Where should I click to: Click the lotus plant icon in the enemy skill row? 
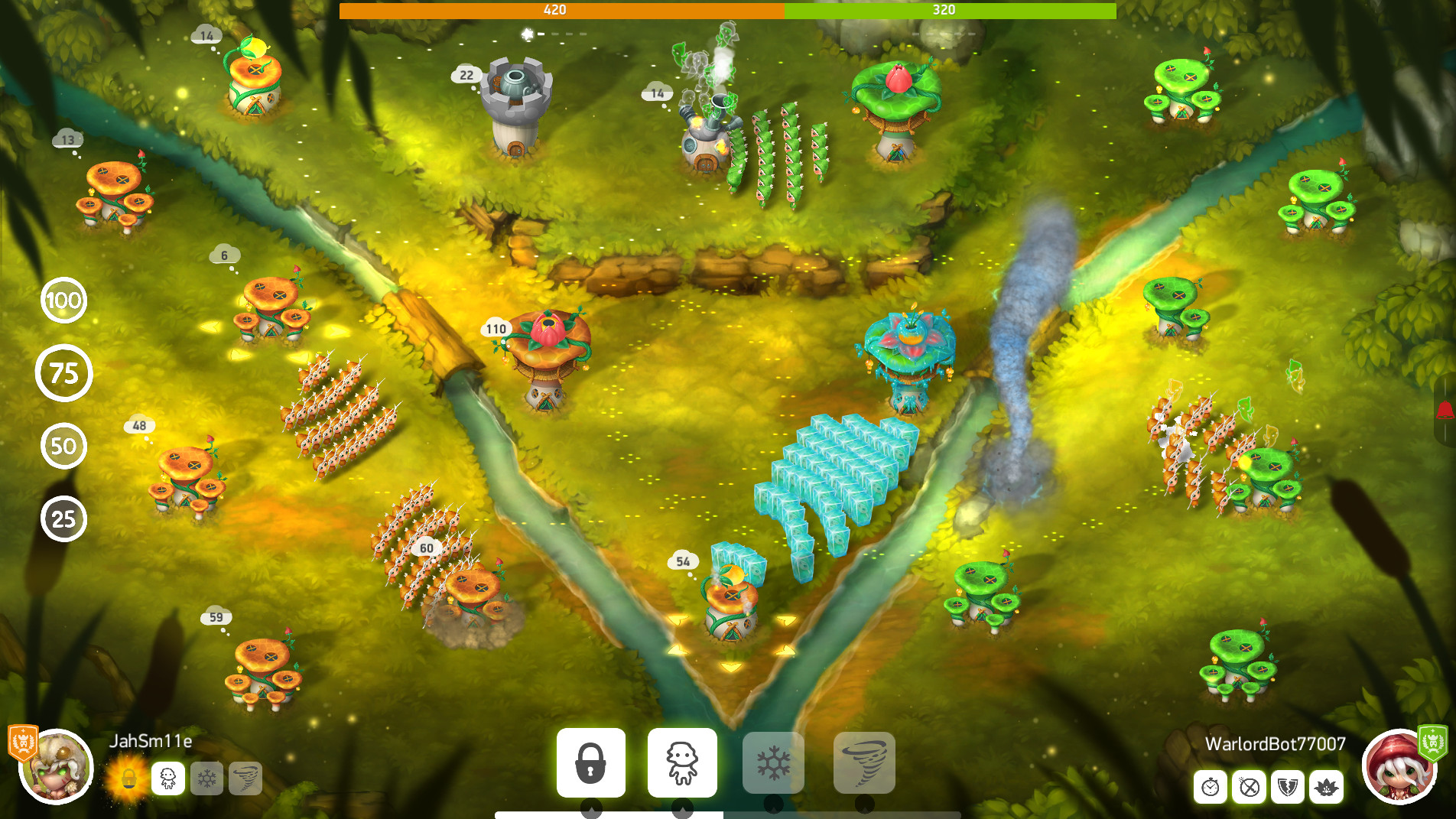tap(1325, 787)
